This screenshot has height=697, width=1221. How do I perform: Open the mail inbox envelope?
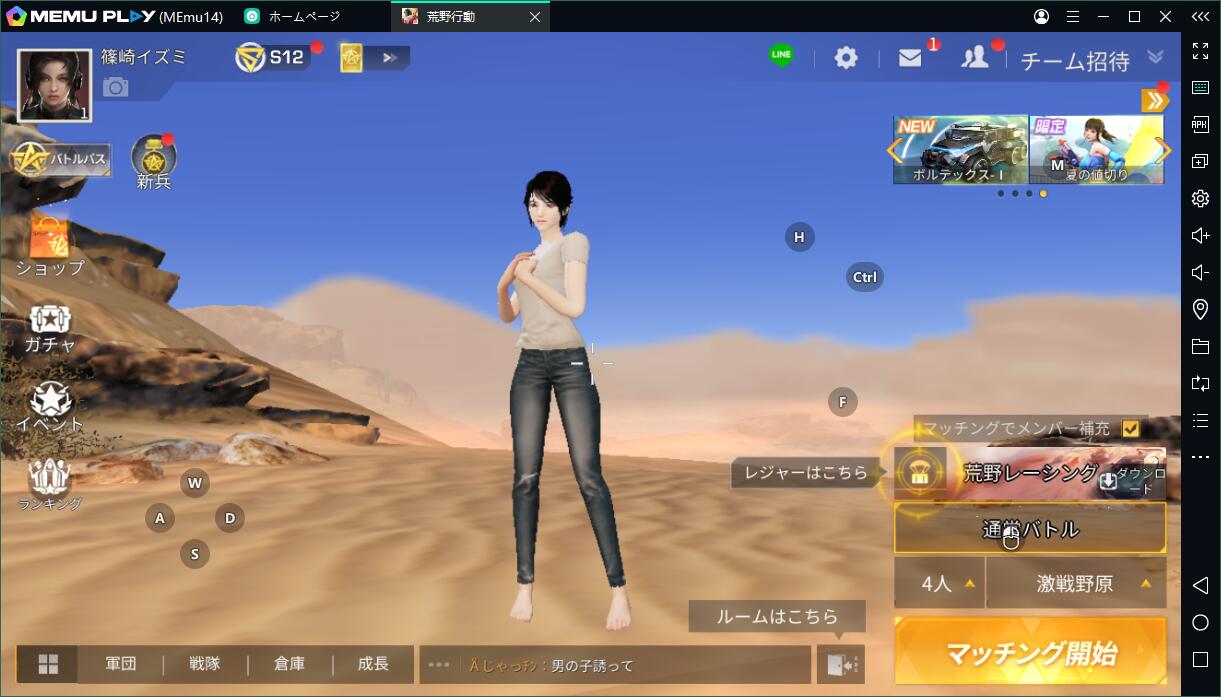point(910,58)
